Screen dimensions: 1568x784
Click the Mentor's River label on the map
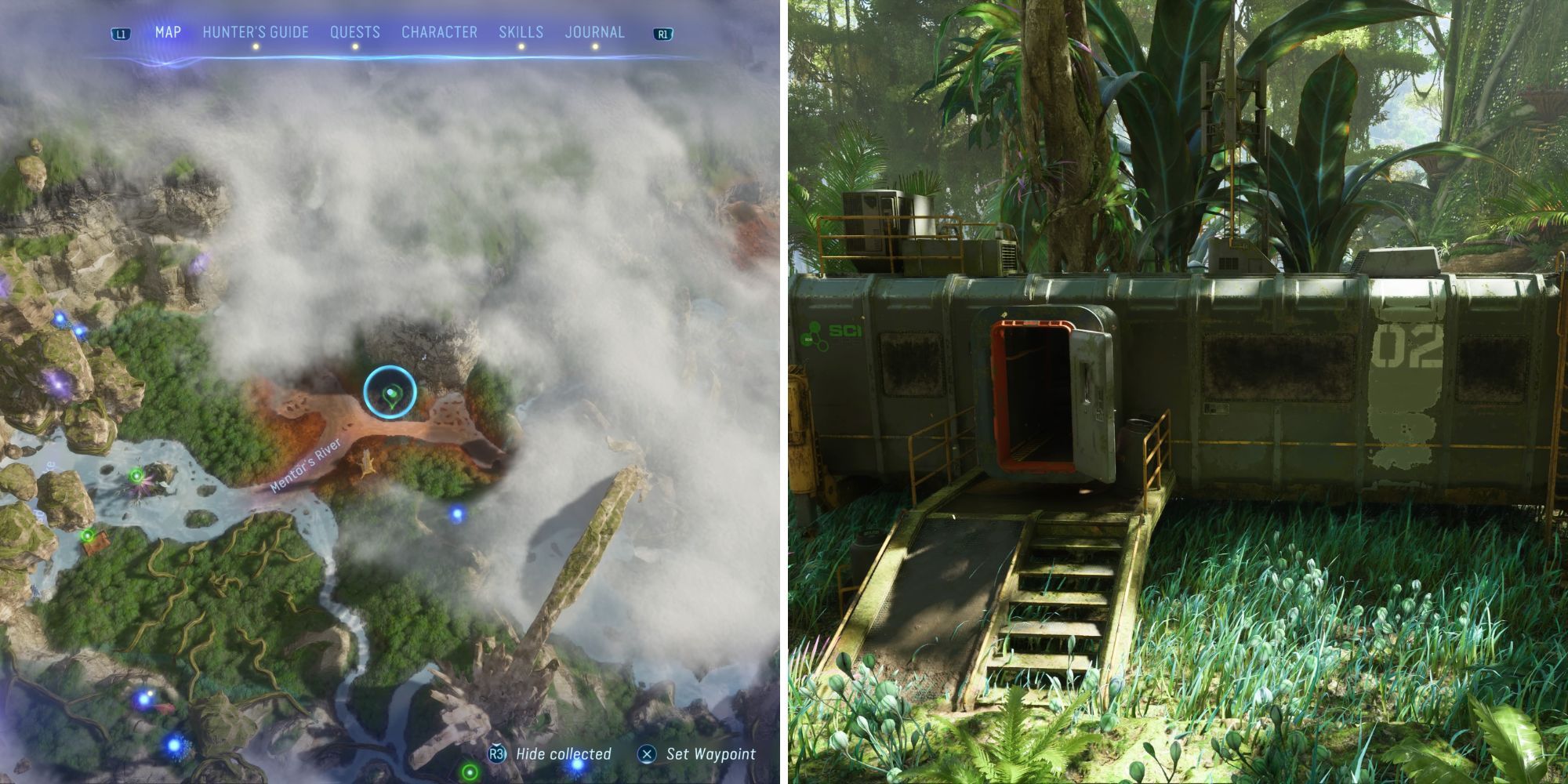[x=307, y=466]
